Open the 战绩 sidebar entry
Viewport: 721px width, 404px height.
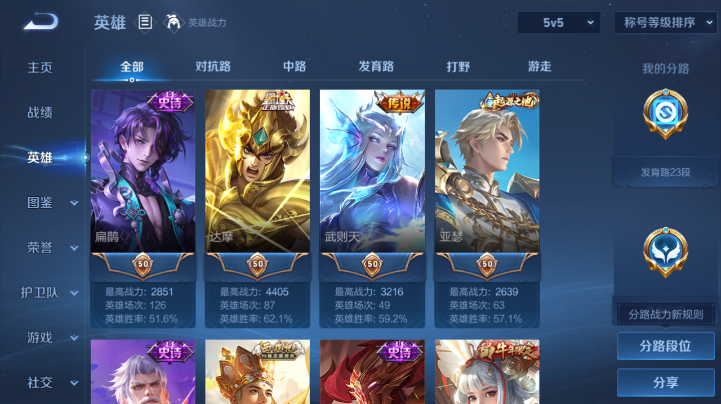[x=40, y=113]
